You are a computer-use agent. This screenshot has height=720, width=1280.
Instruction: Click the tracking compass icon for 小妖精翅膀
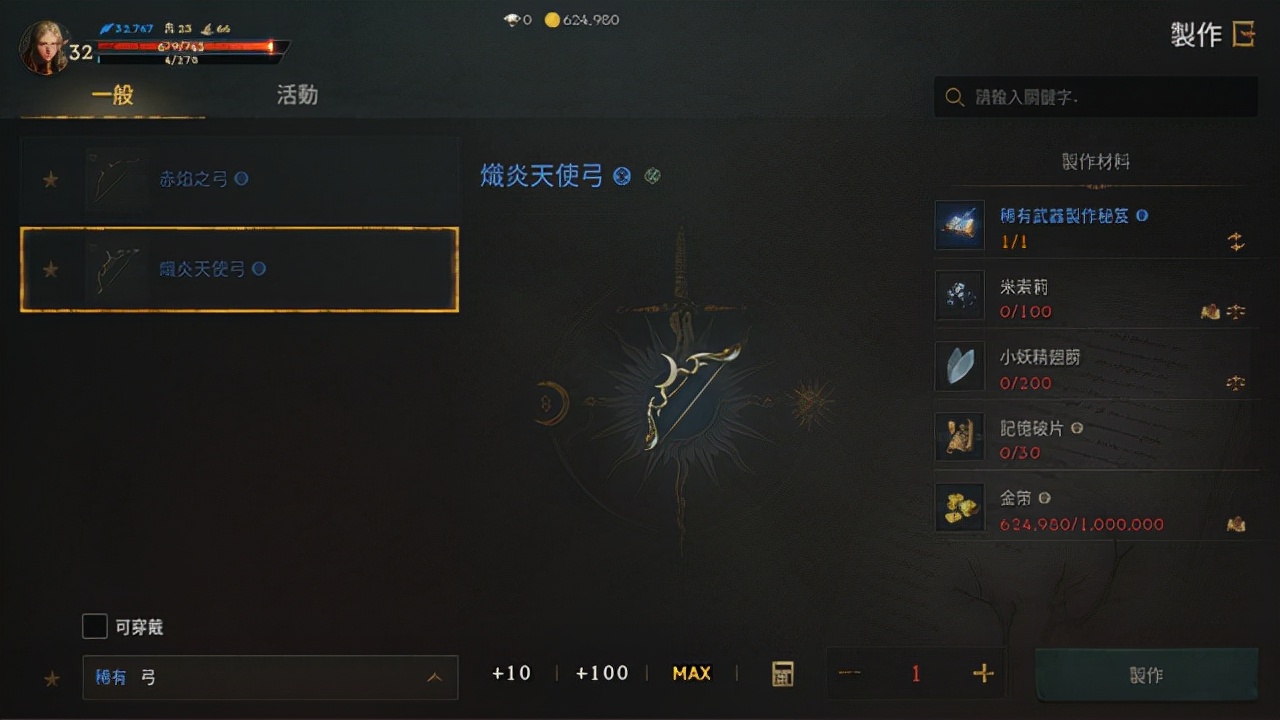click(x=1236, y=382)
